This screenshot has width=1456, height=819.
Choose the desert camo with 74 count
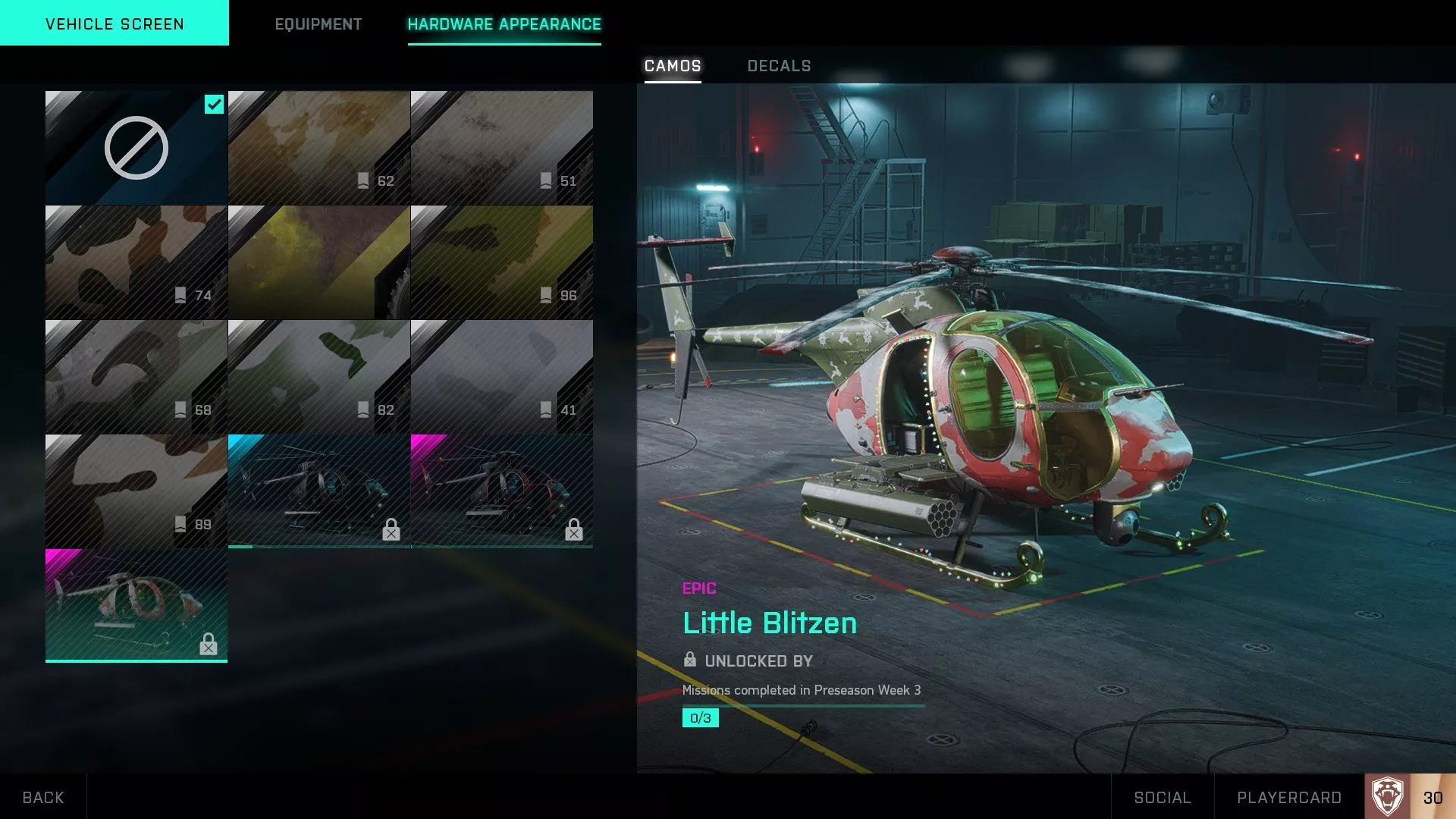point(135,261)
